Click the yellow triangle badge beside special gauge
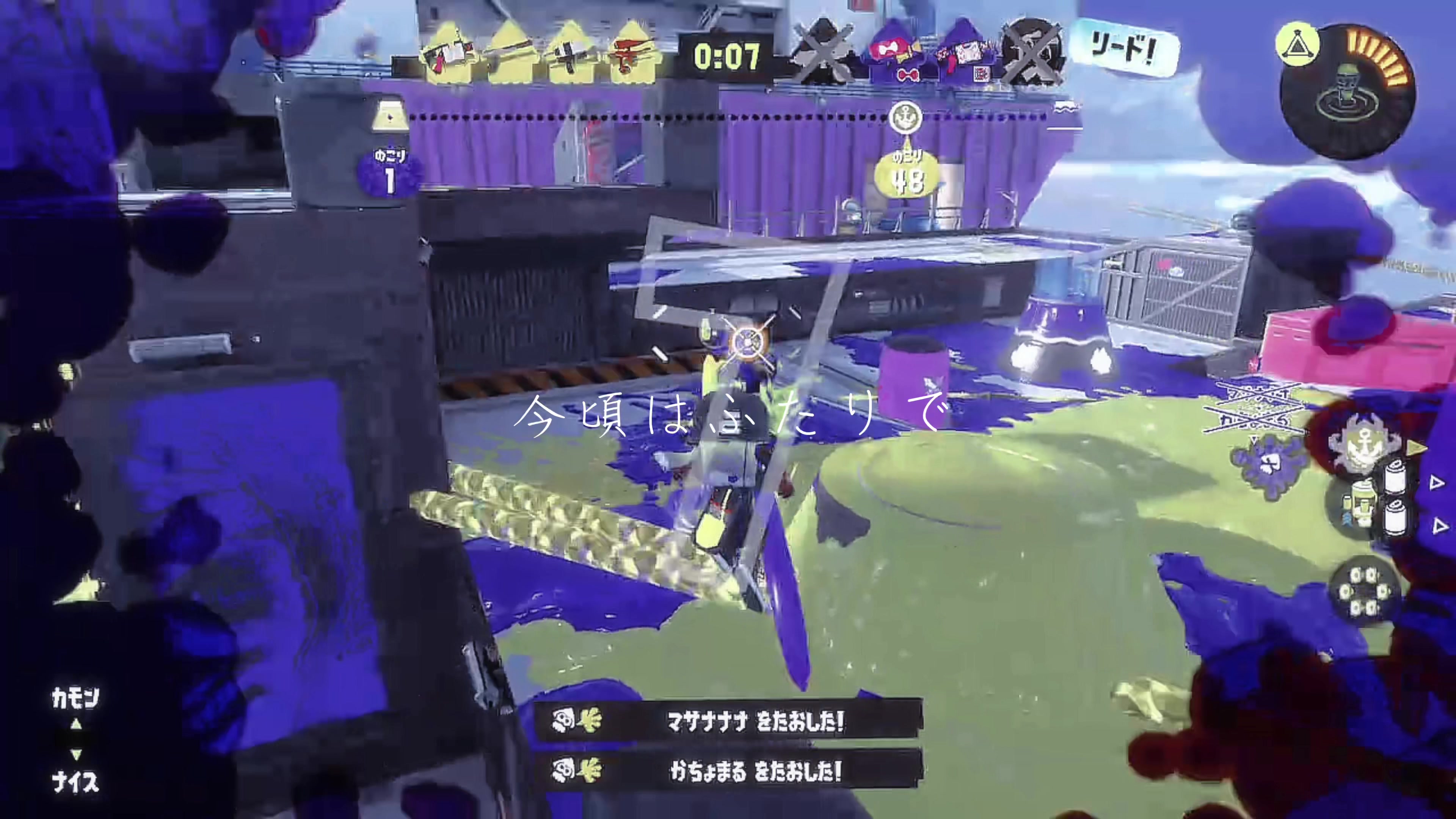 click(1297, 44)
